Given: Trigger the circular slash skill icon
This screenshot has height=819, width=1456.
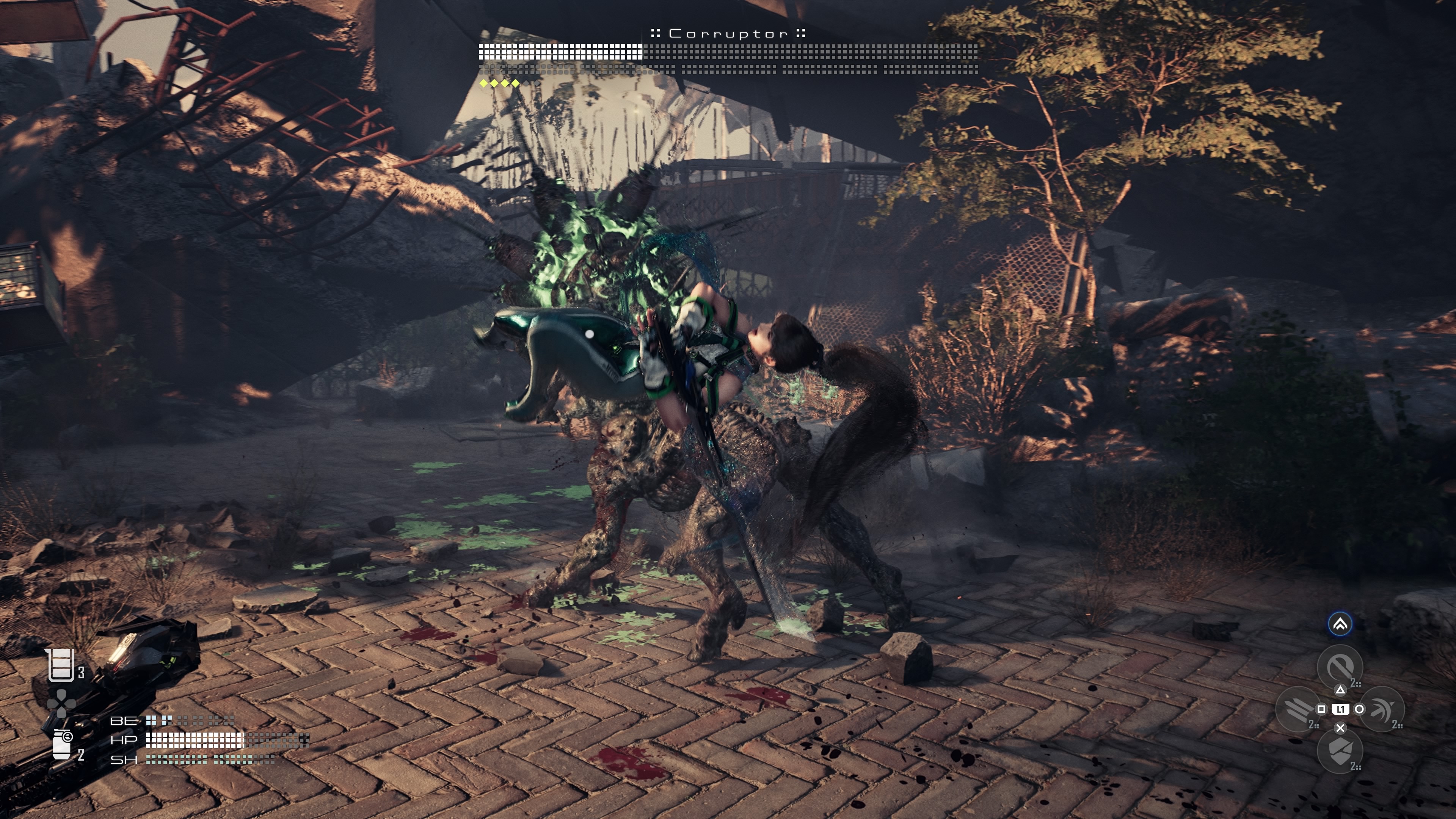Looking at the screenshot, I should (x=1340, y=667).
